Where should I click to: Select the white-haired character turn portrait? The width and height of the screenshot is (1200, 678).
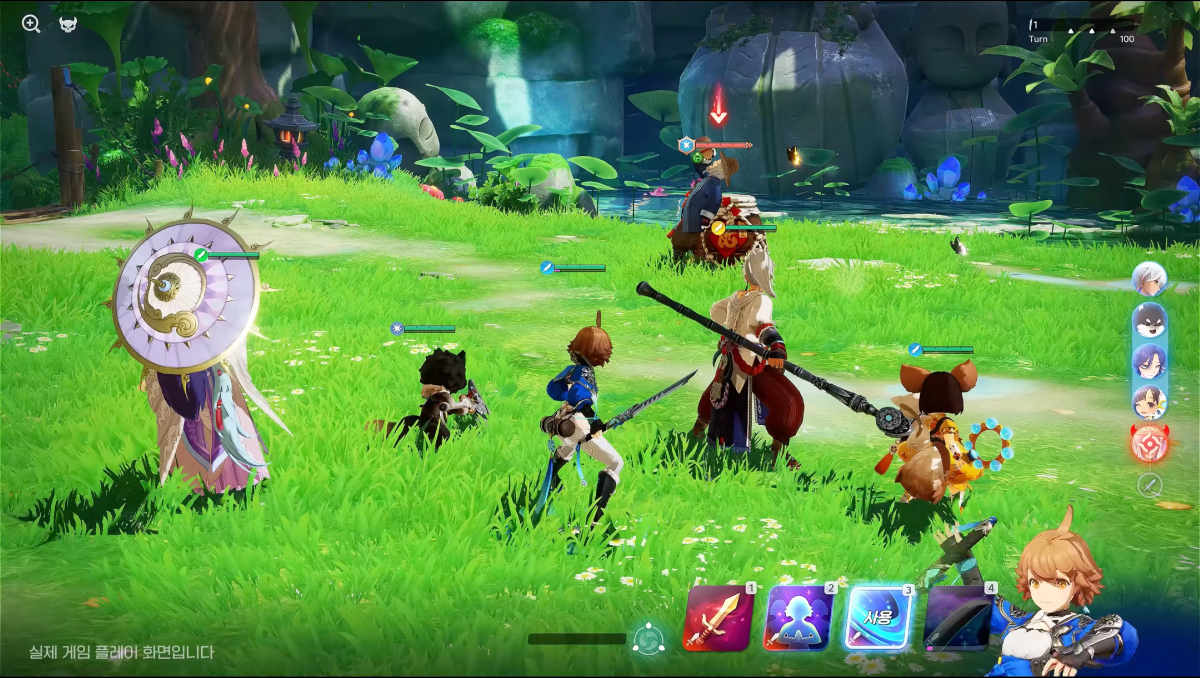[1150, 279]
